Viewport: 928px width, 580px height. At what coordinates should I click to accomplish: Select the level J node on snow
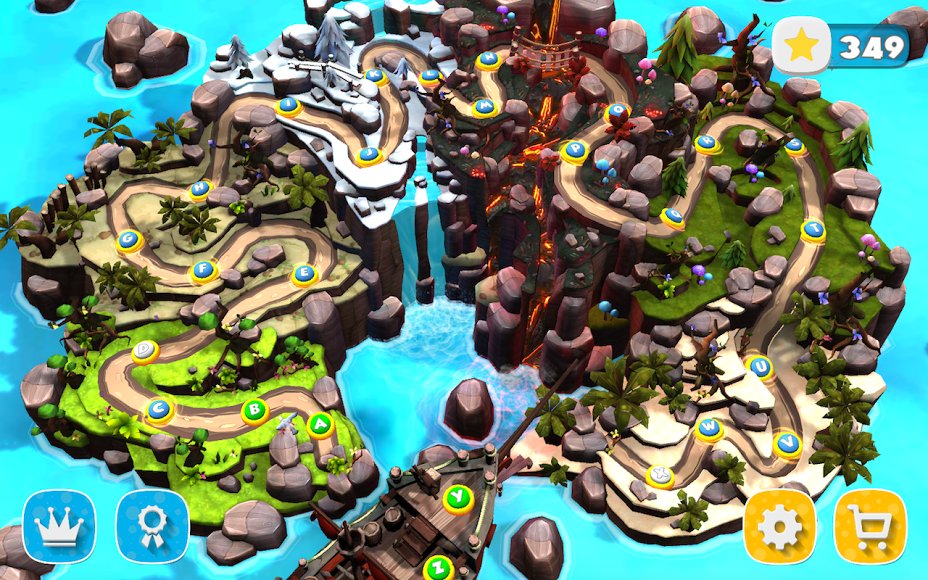(369, 154)
